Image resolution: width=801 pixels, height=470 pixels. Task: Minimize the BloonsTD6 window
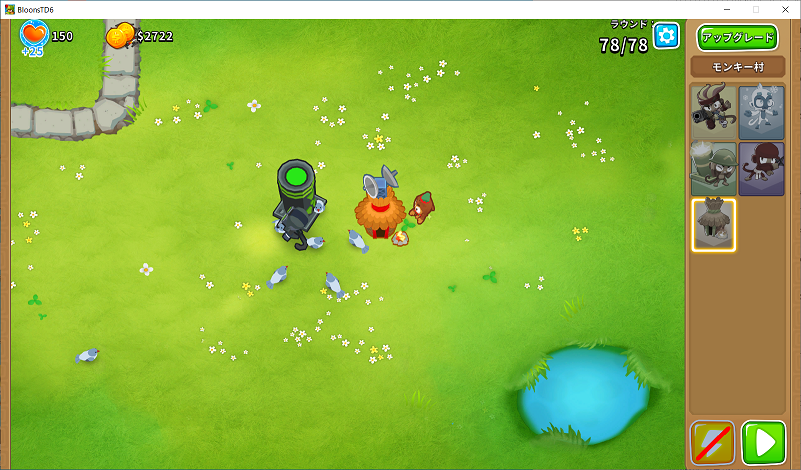pyautogui.click(x=727, y=9)
